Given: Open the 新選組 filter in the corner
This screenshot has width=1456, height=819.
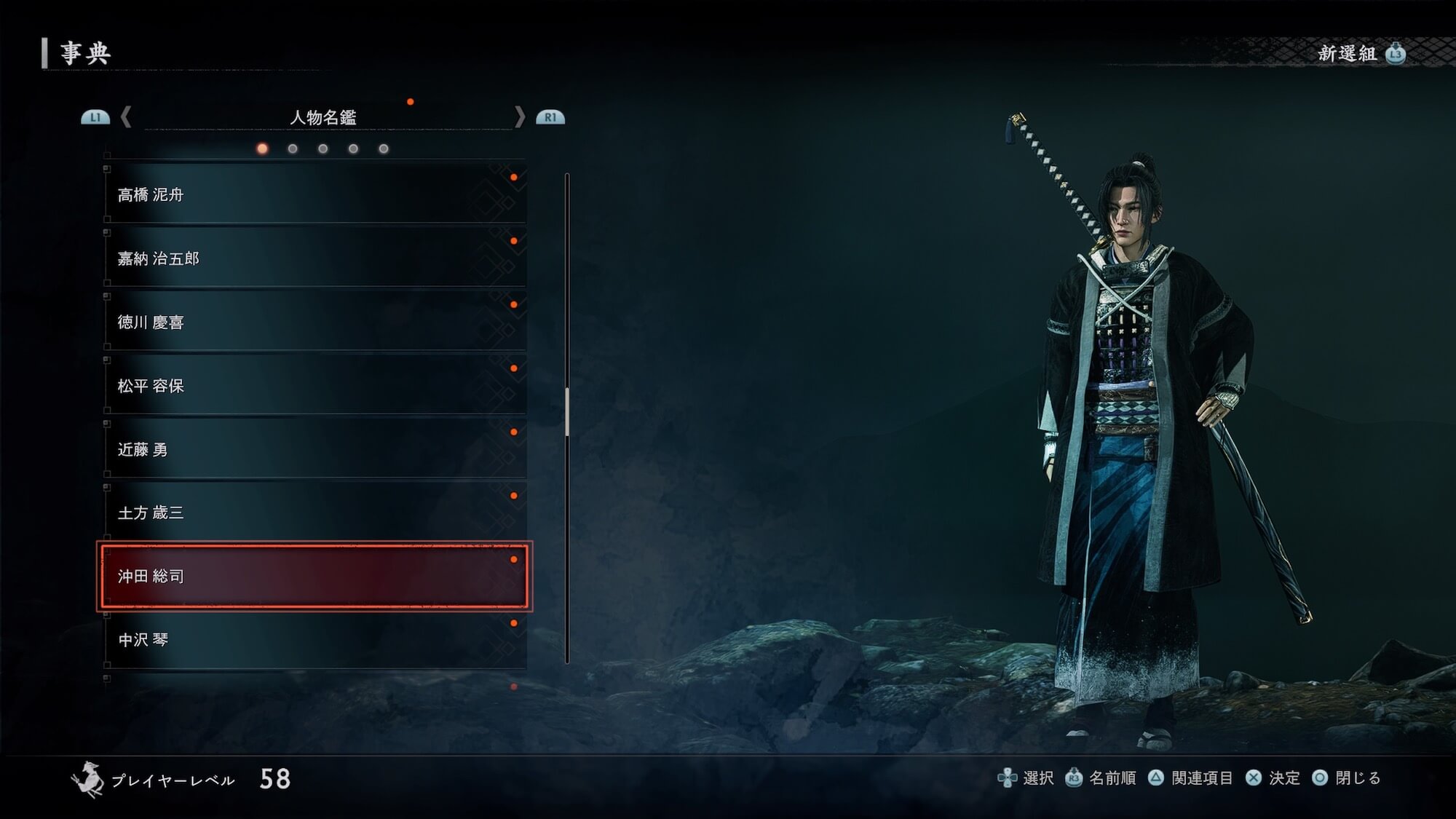Looking at the screenshot, I should tap(1360, 53).
